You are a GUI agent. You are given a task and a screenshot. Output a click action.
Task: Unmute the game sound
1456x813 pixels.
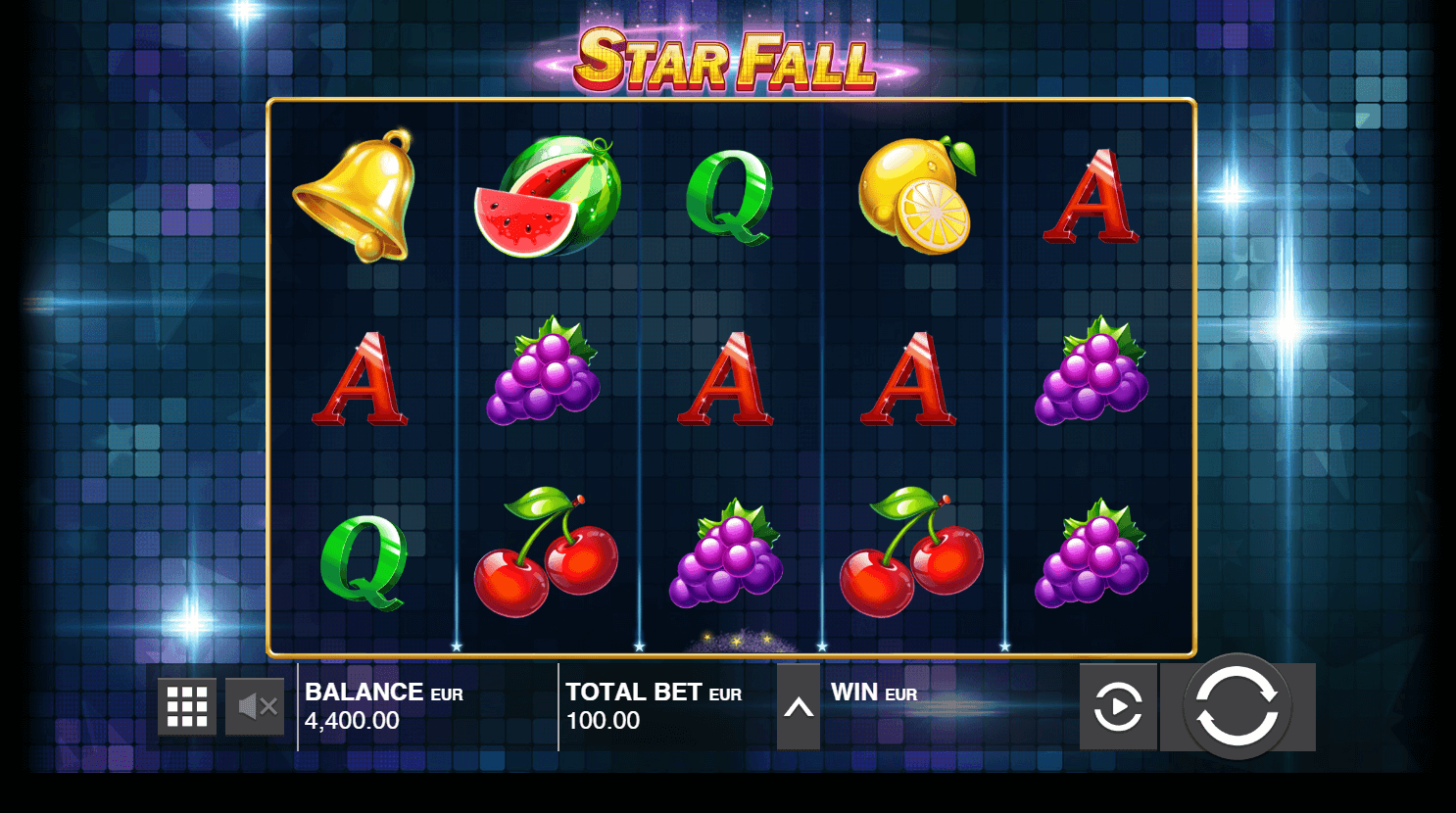click(x=256, y=706)
